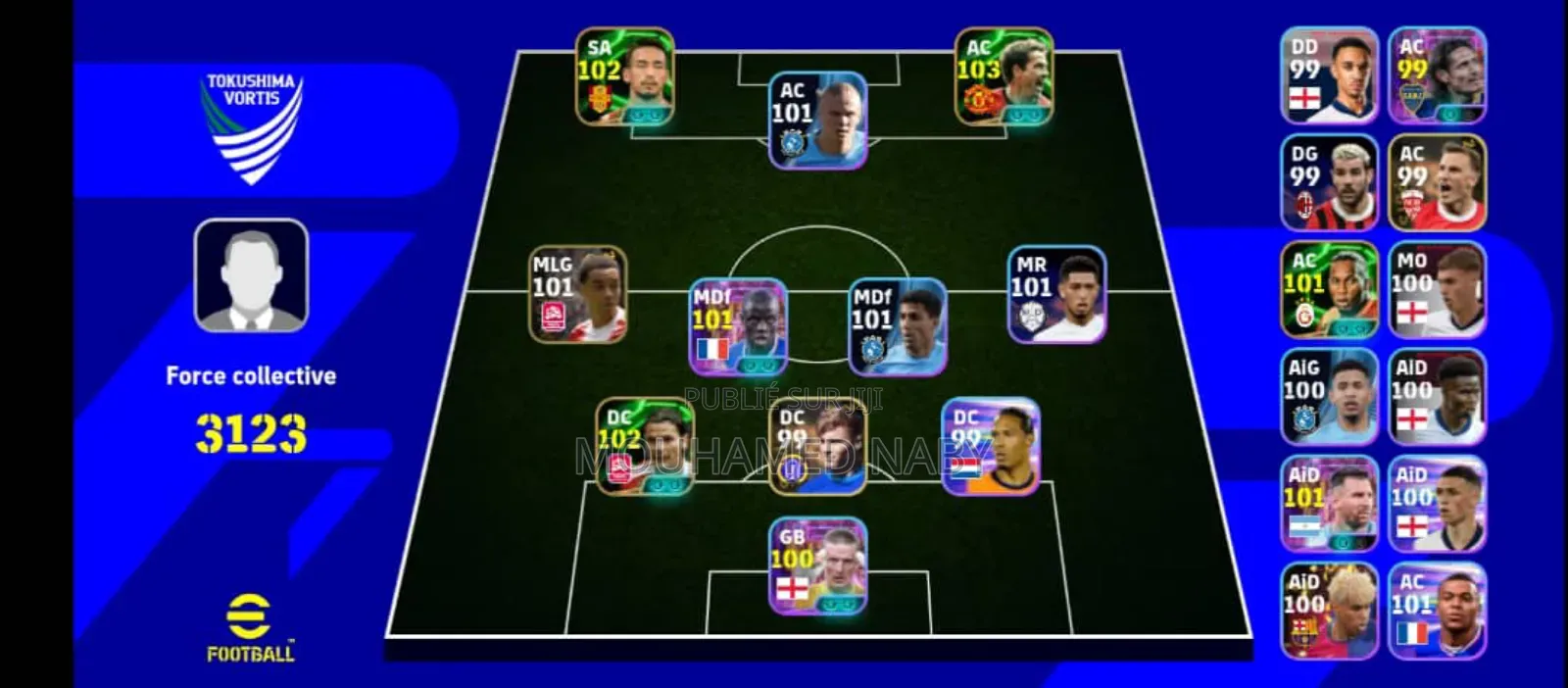Select the GB 100 goalkeeper card
This screenshot has height=688, width=1568.
tap(817, 566)
